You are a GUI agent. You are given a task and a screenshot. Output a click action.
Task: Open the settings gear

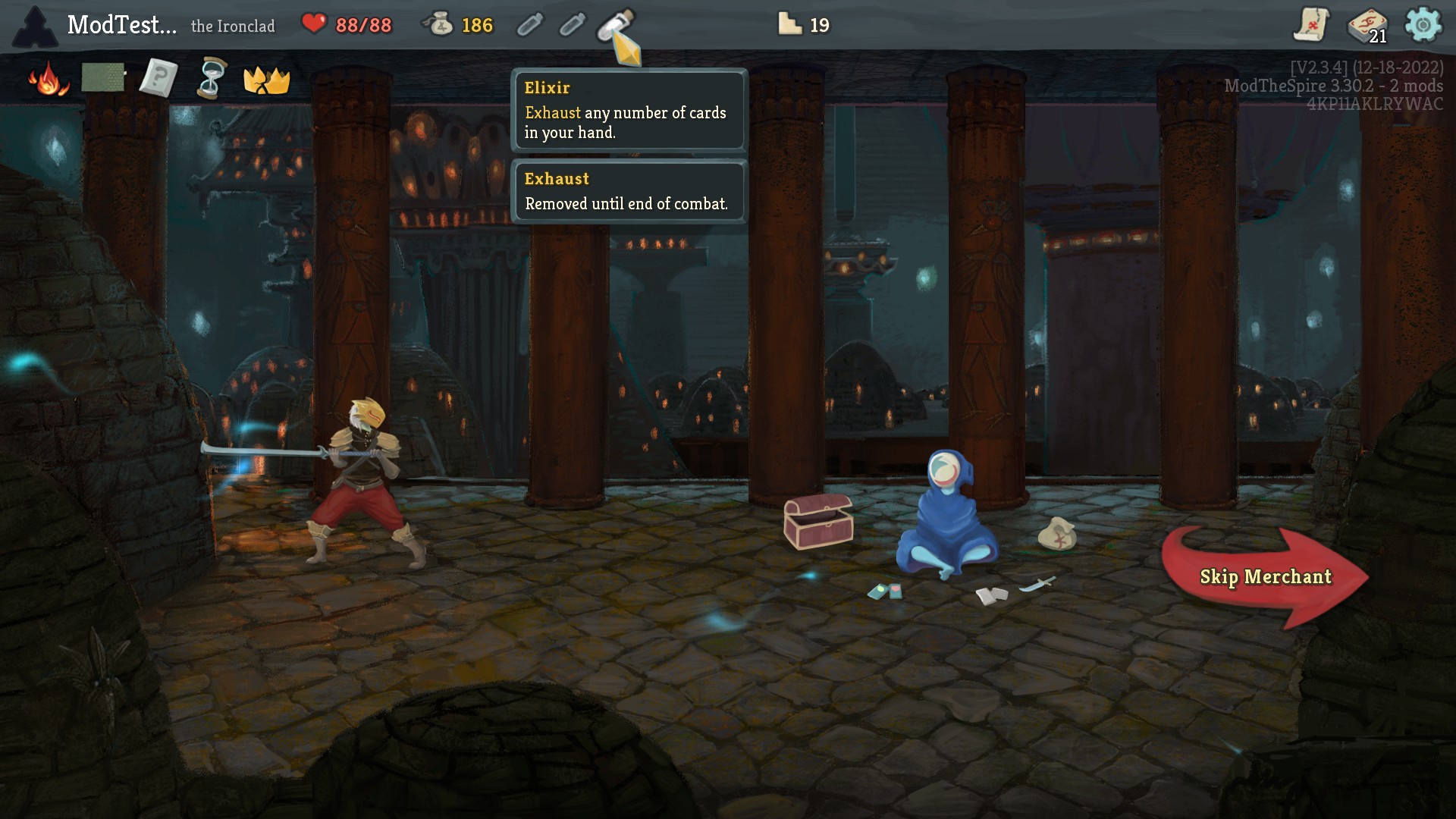pos(1427,25)
